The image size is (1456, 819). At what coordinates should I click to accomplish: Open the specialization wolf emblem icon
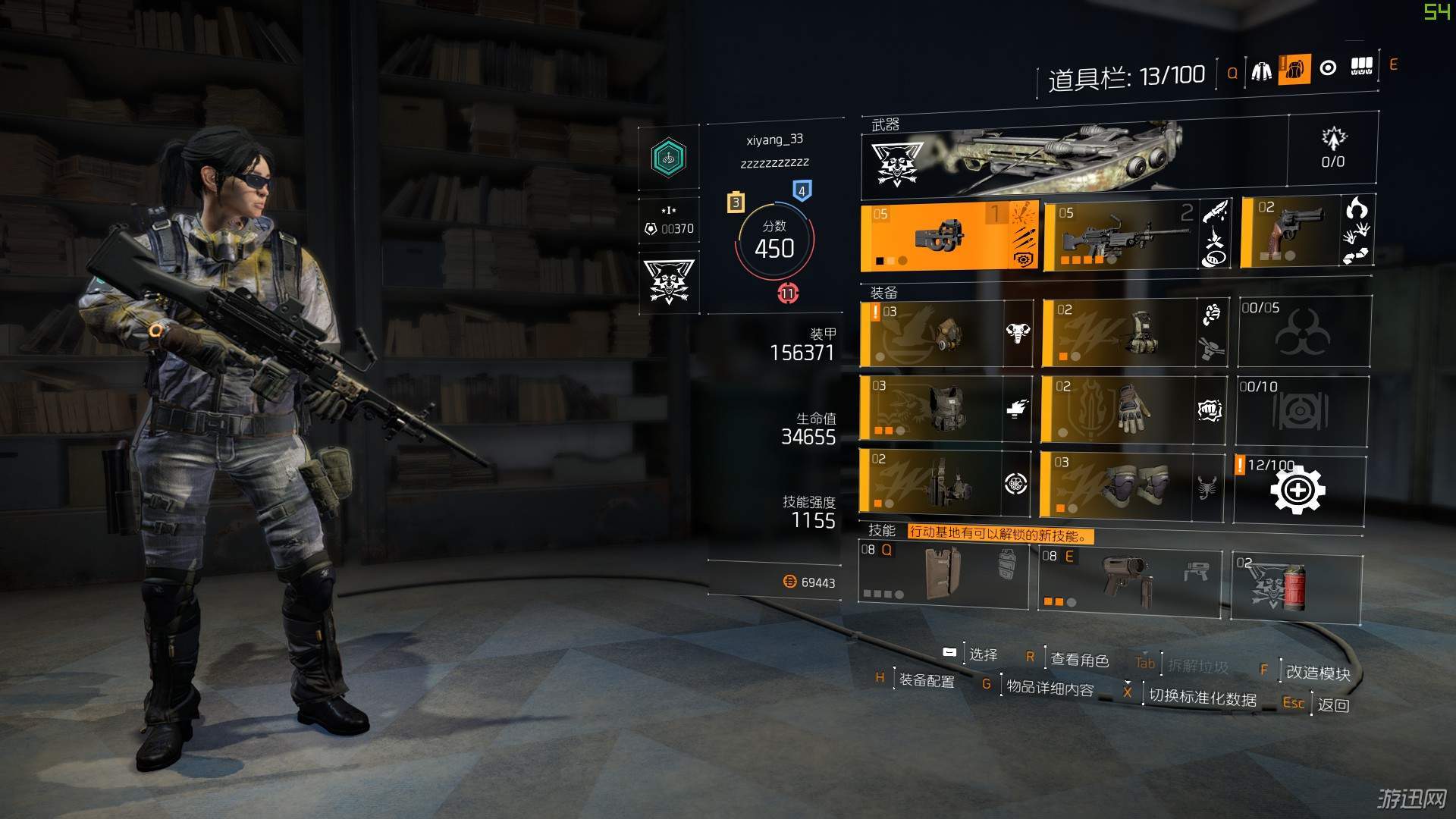click(668, 282)
